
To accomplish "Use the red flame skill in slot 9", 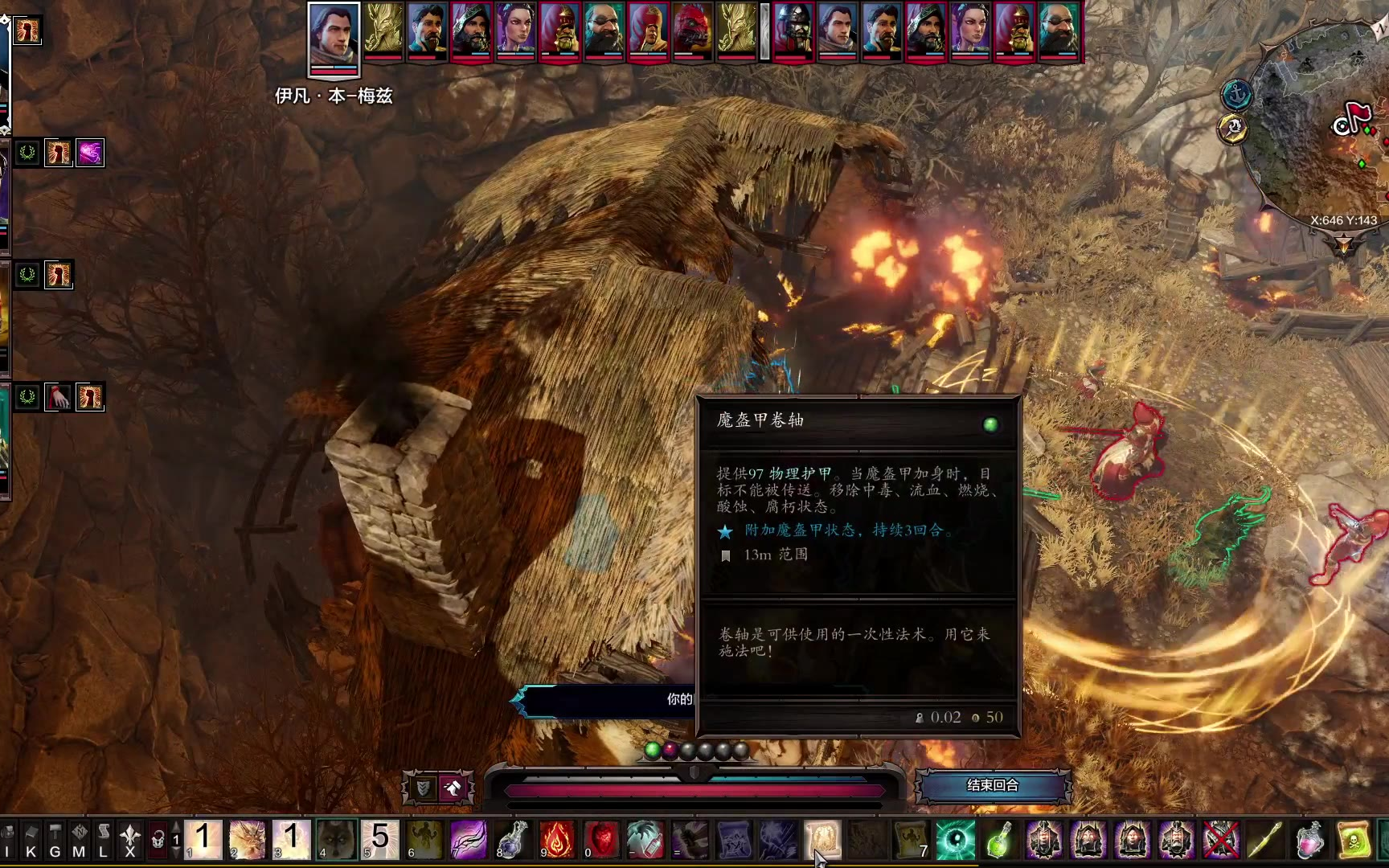I will [x=556, y=840].
